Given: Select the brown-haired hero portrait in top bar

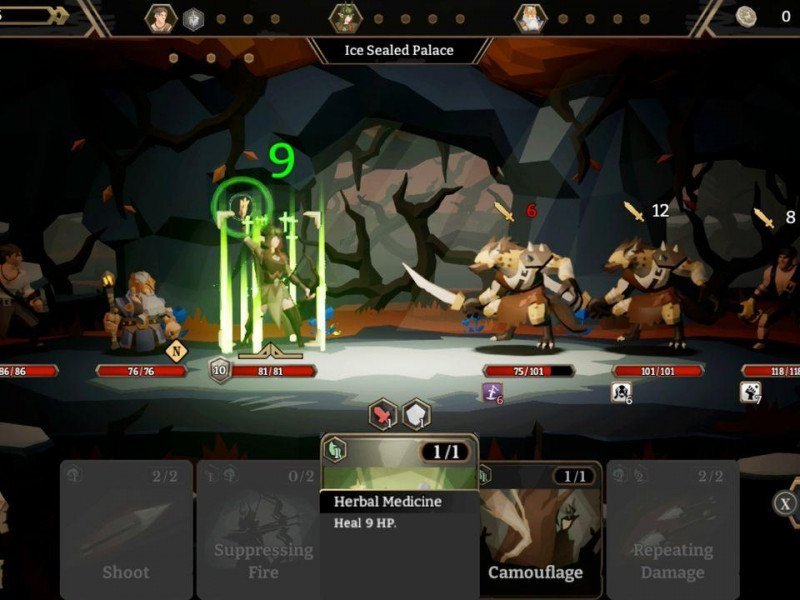Looking at the screenshot, I should pos(161,18).
